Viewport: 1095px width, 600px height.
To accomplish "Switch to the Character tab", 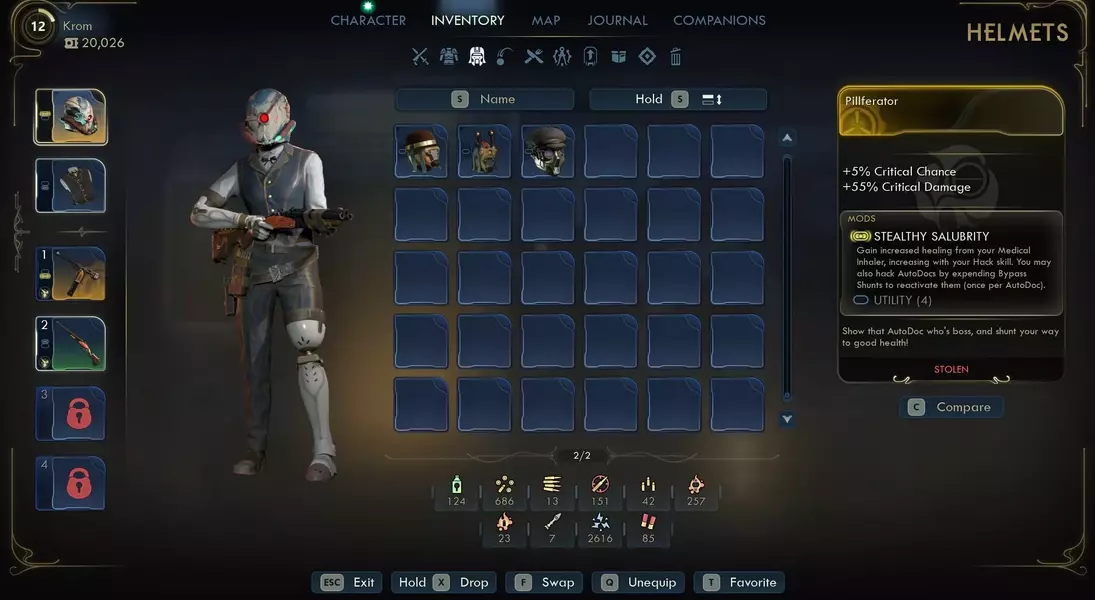I will [x=368, y=20].
